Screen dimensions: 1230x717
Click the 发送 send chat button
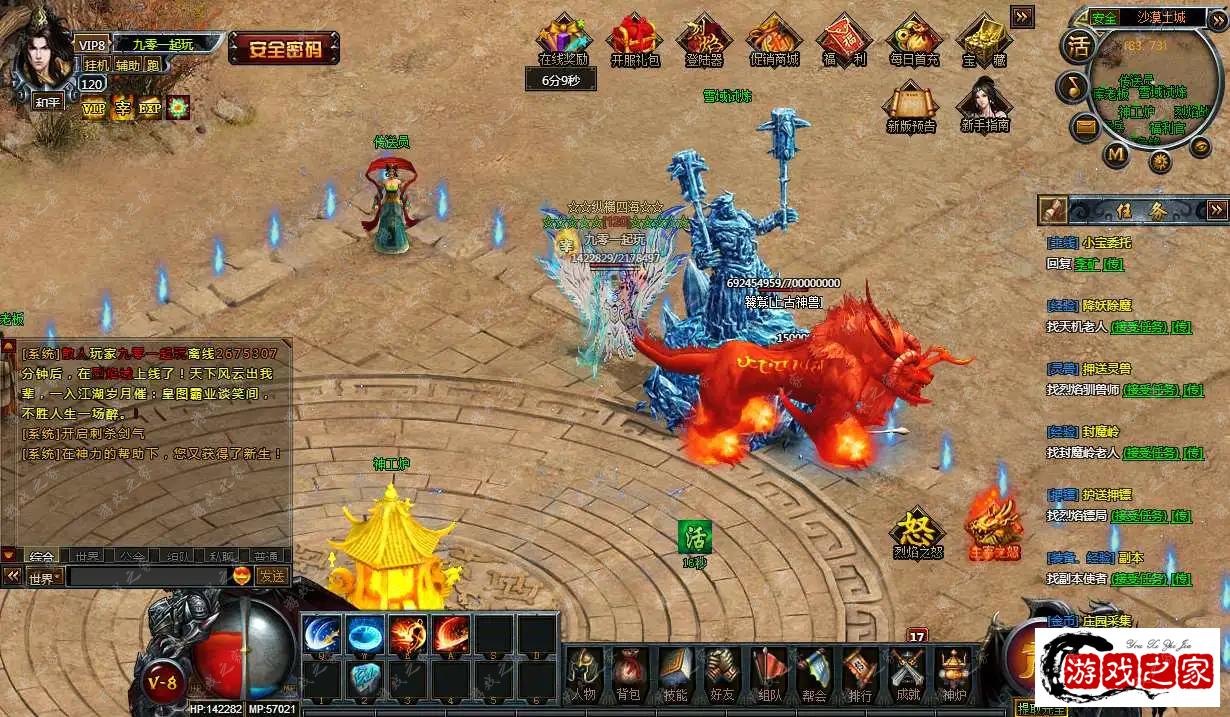pos(271,576)
